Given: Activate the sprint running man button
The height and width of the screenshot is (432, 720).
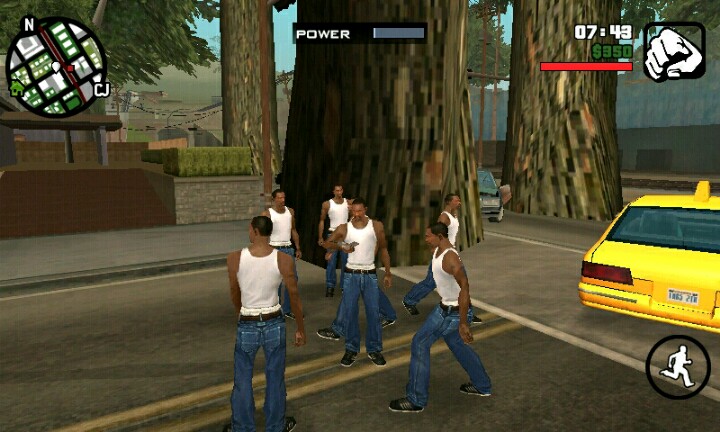Looking at the screenshot, I should (677, 366).
